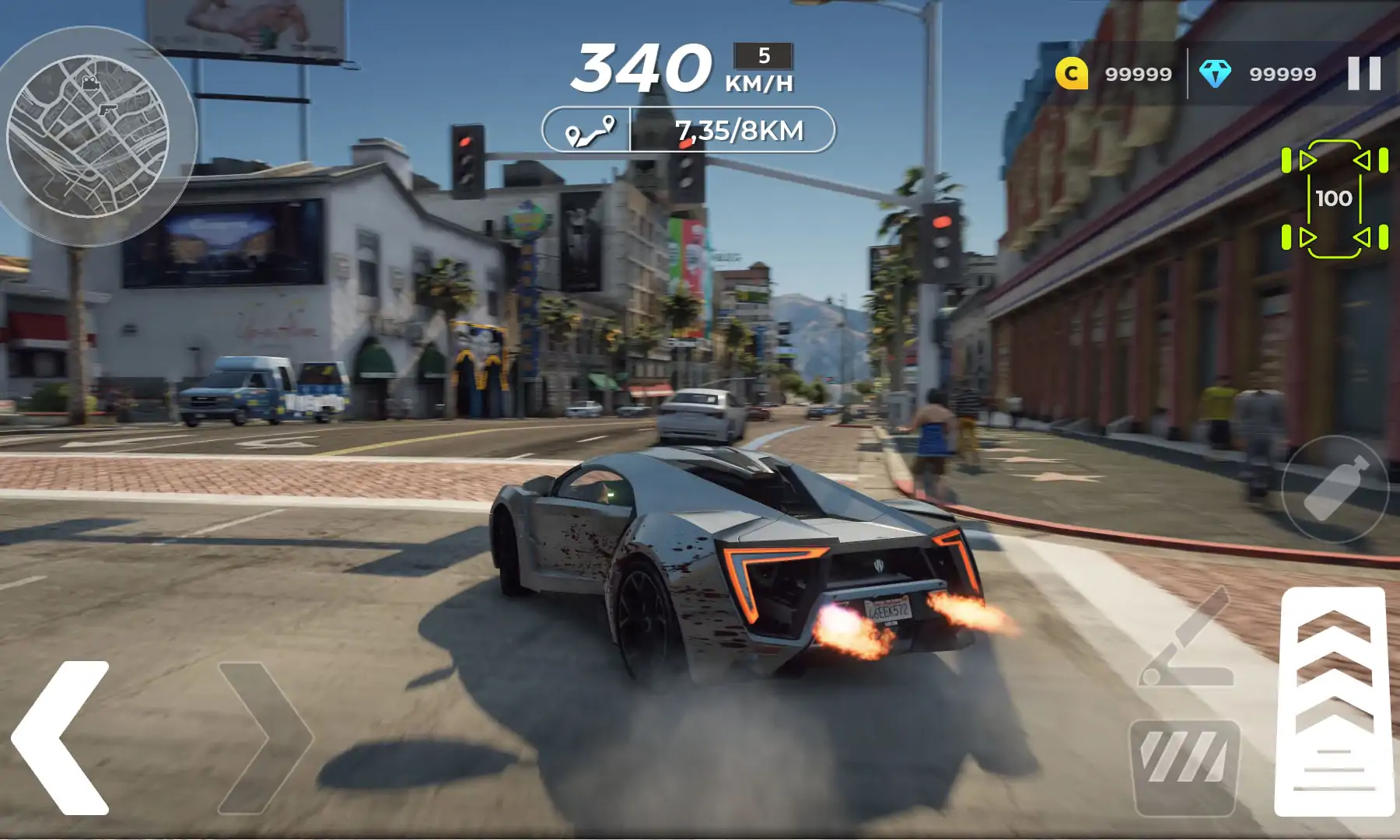This screenshot has width=1400, height=840.
Task: Activate the nitro bottle boost
Action: click(x=1335, y=489)
